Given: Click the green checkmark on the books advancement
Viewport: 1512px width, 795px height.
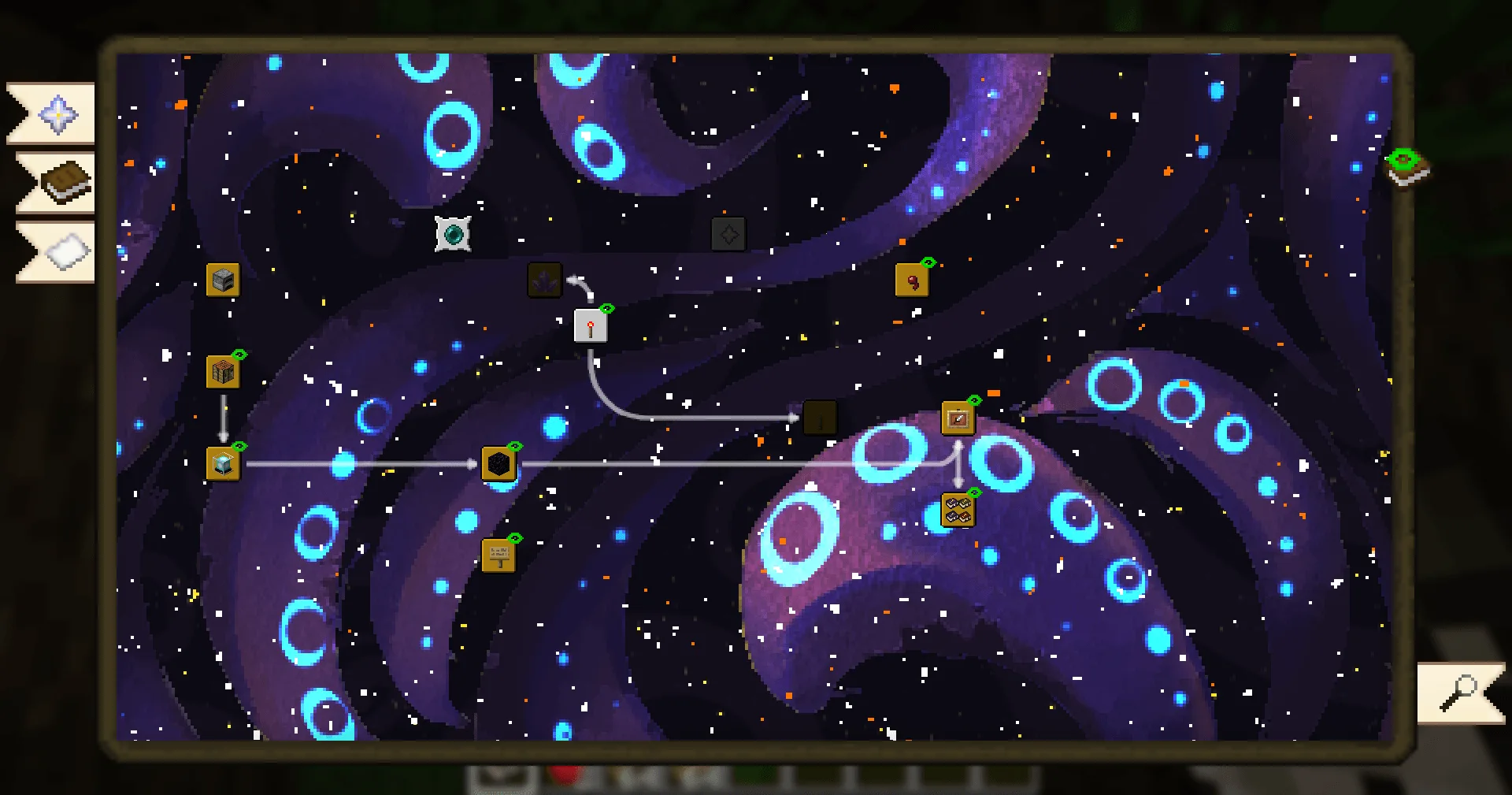Looking at the screenshot, I should 973,494.
